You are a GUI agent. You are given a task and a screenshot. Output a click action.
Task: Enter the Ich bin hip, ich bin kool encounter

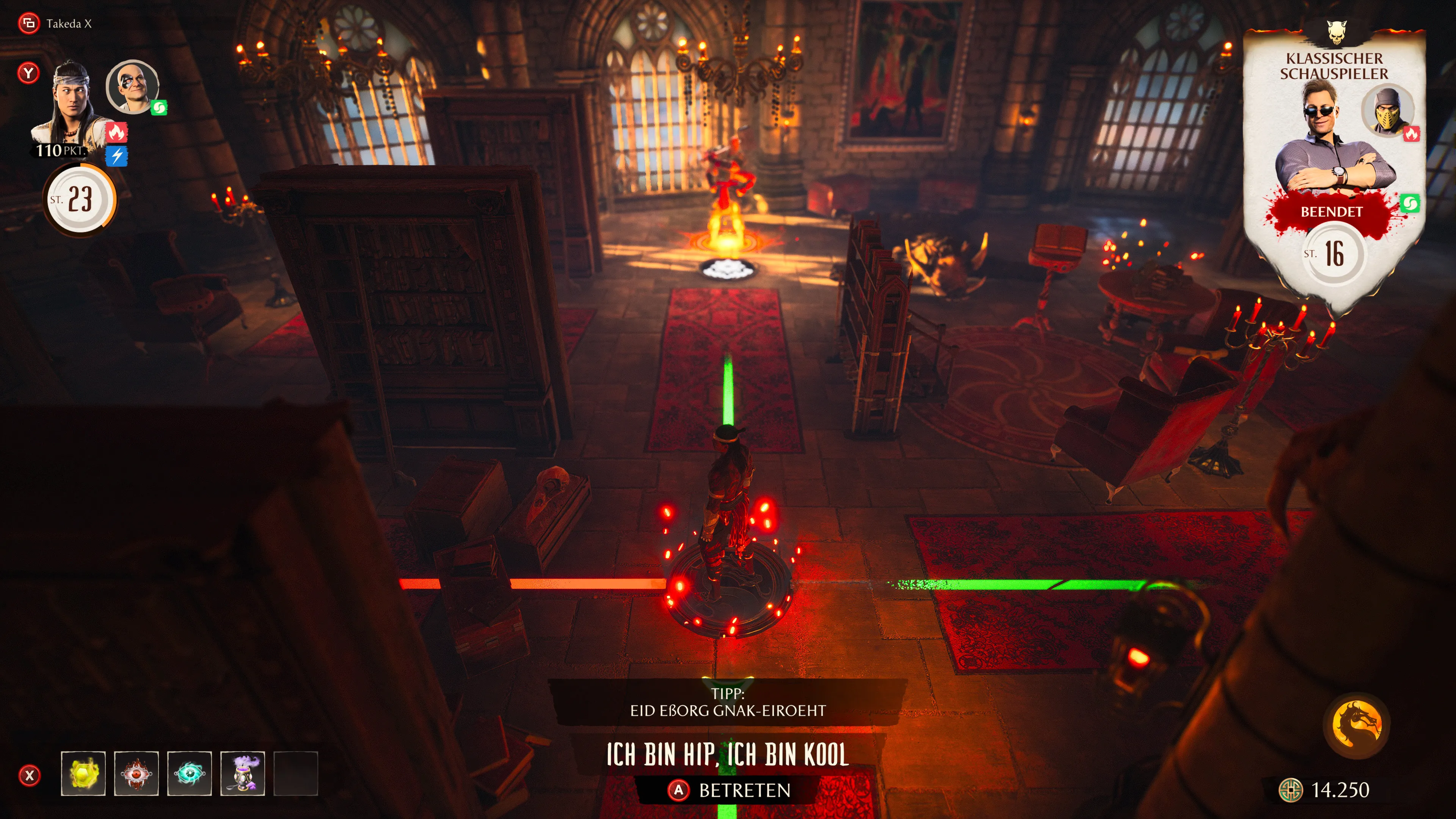pyautogui.click(x=729, y=789)
